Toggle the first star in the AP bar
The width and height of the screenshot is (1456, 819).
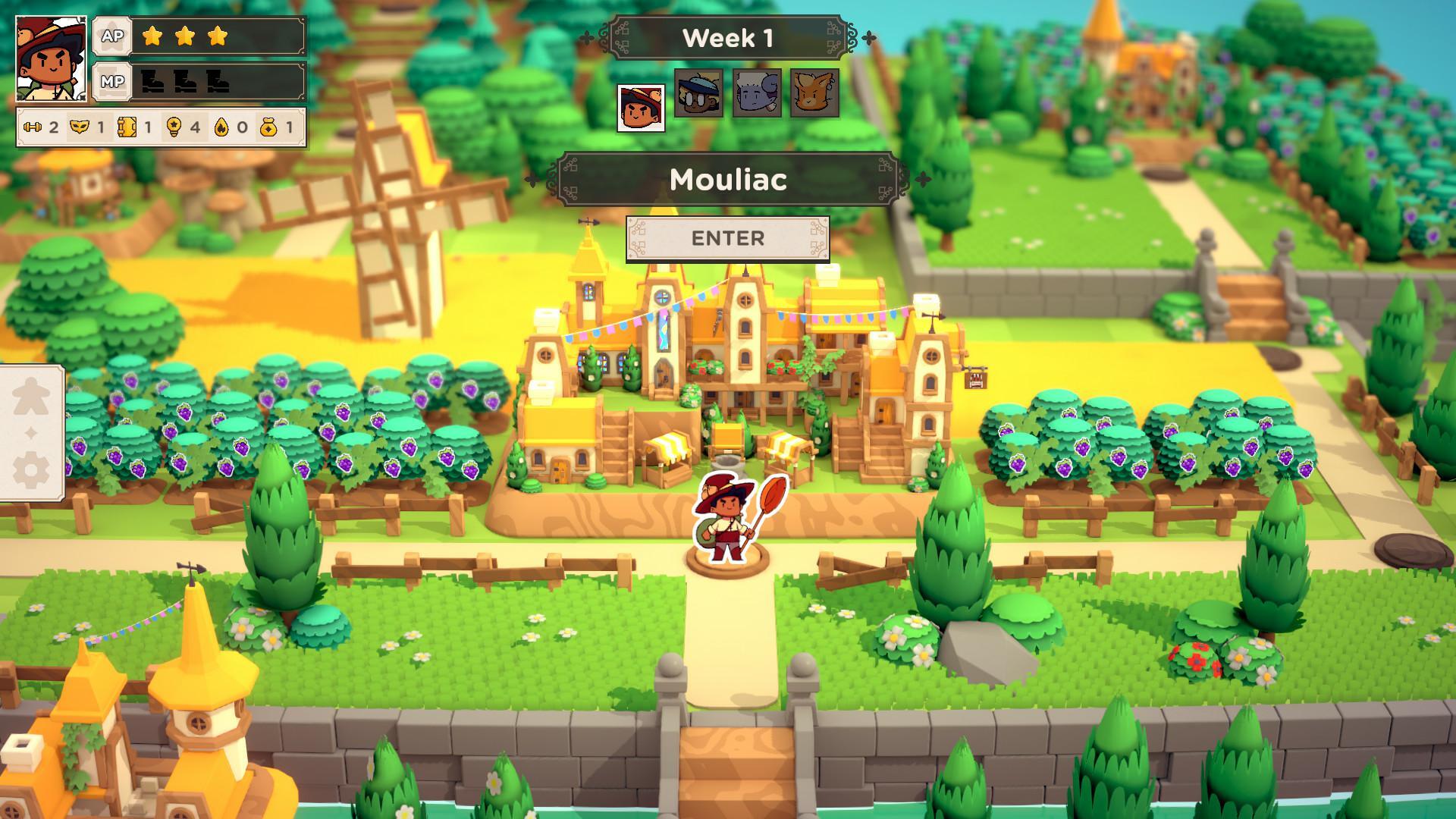coord(151,35)
